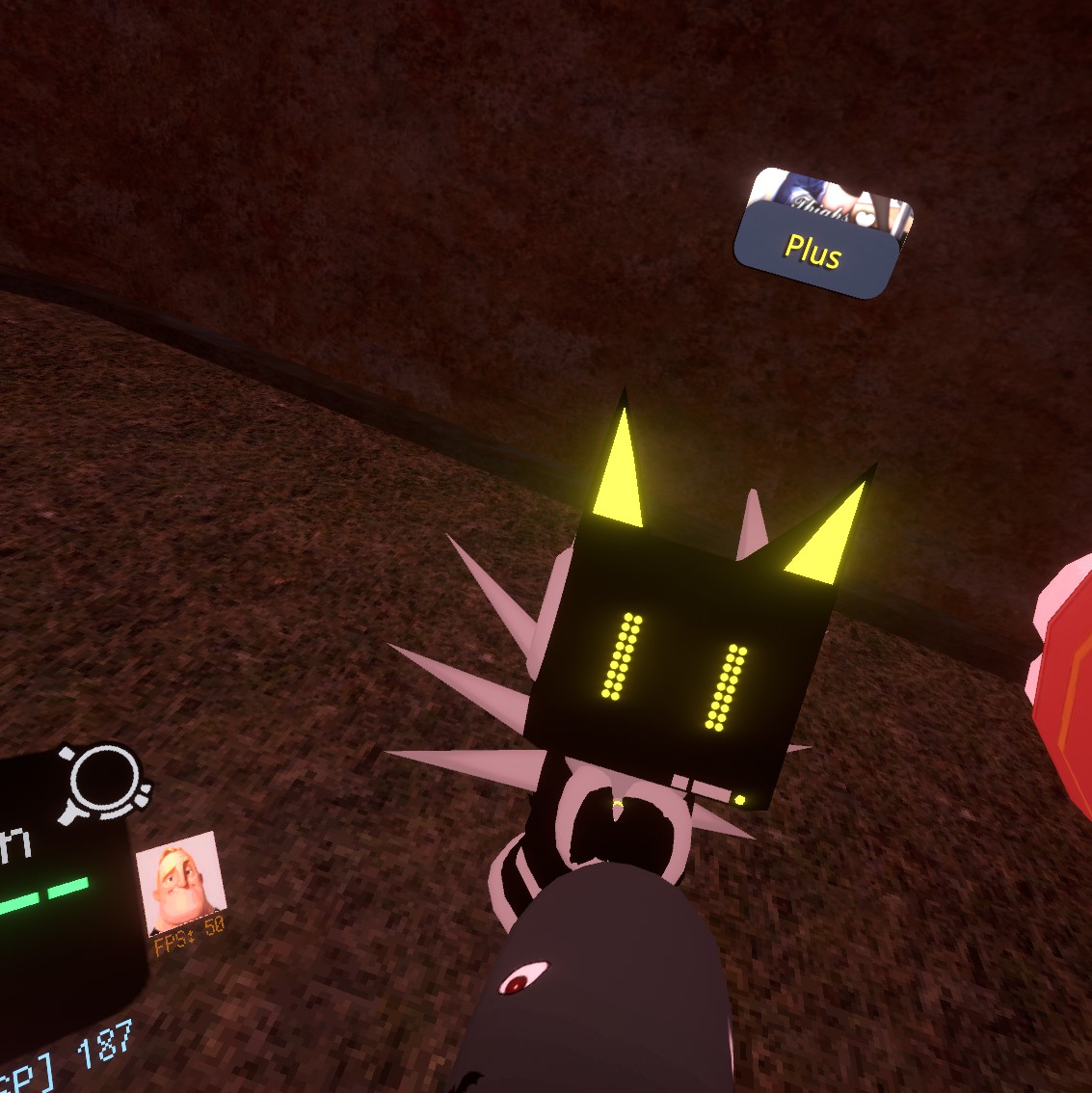Select the "Plus" player nameplate
Image resolution: width=1092 pixels, height=1093 pixels.
click(x=814, y=253)
